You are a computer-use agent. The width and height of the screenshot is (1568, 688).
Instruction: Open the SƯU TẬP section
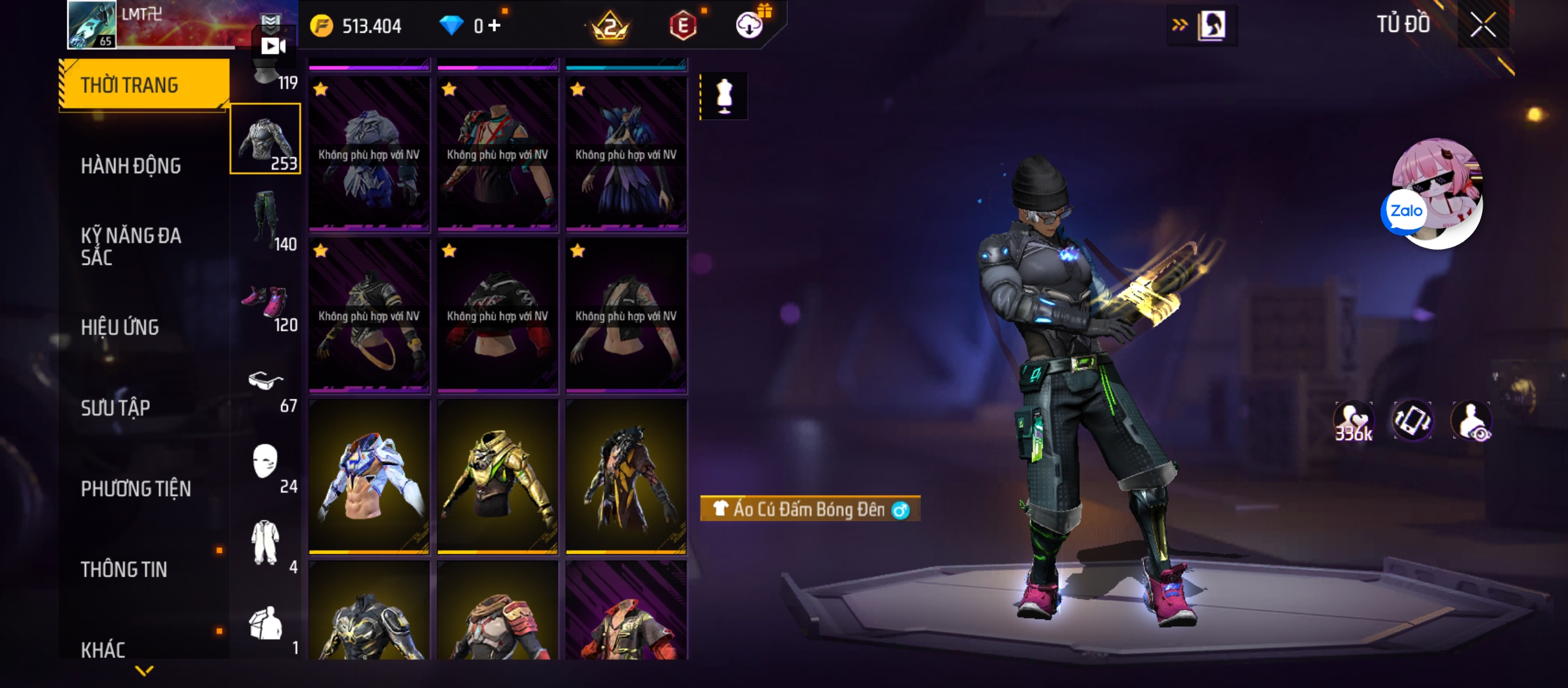(115, 408)
